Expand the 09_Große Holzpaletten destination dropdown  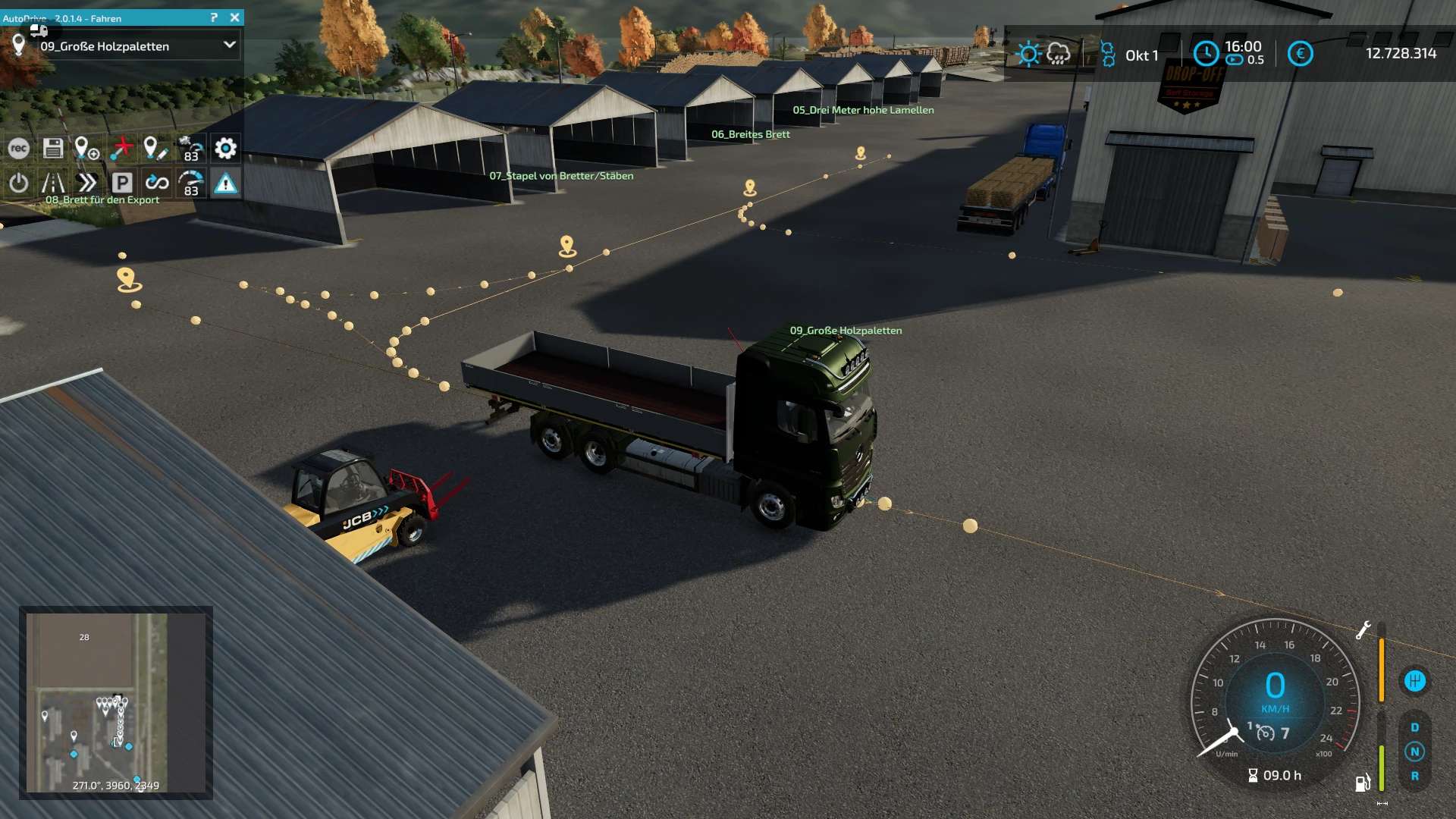pyautogui.click(x=229, y=45)
